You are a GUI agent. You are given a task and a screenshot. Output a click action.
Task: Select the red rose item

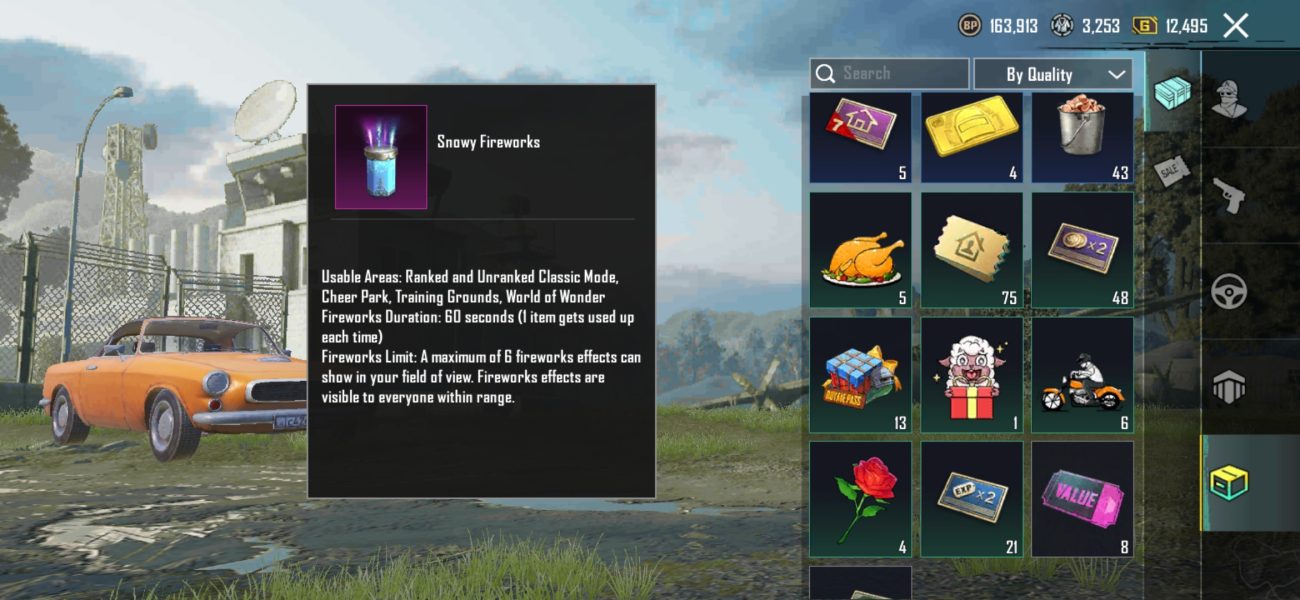(860, 499)
